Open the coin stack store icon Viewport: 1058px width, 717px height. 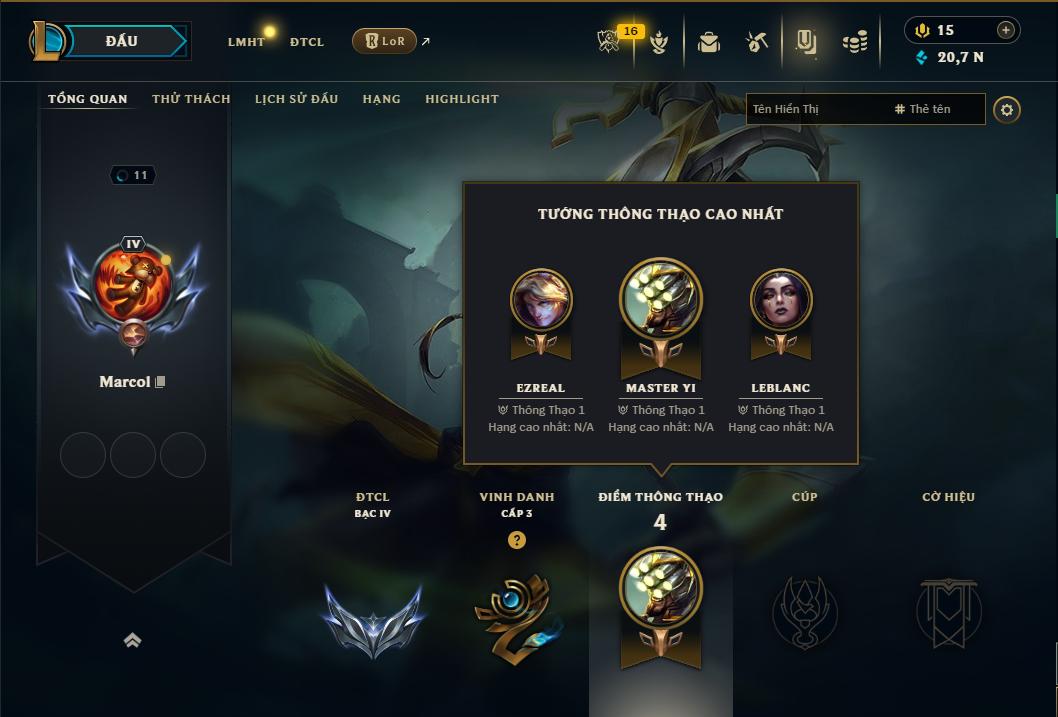click(854, 42)
